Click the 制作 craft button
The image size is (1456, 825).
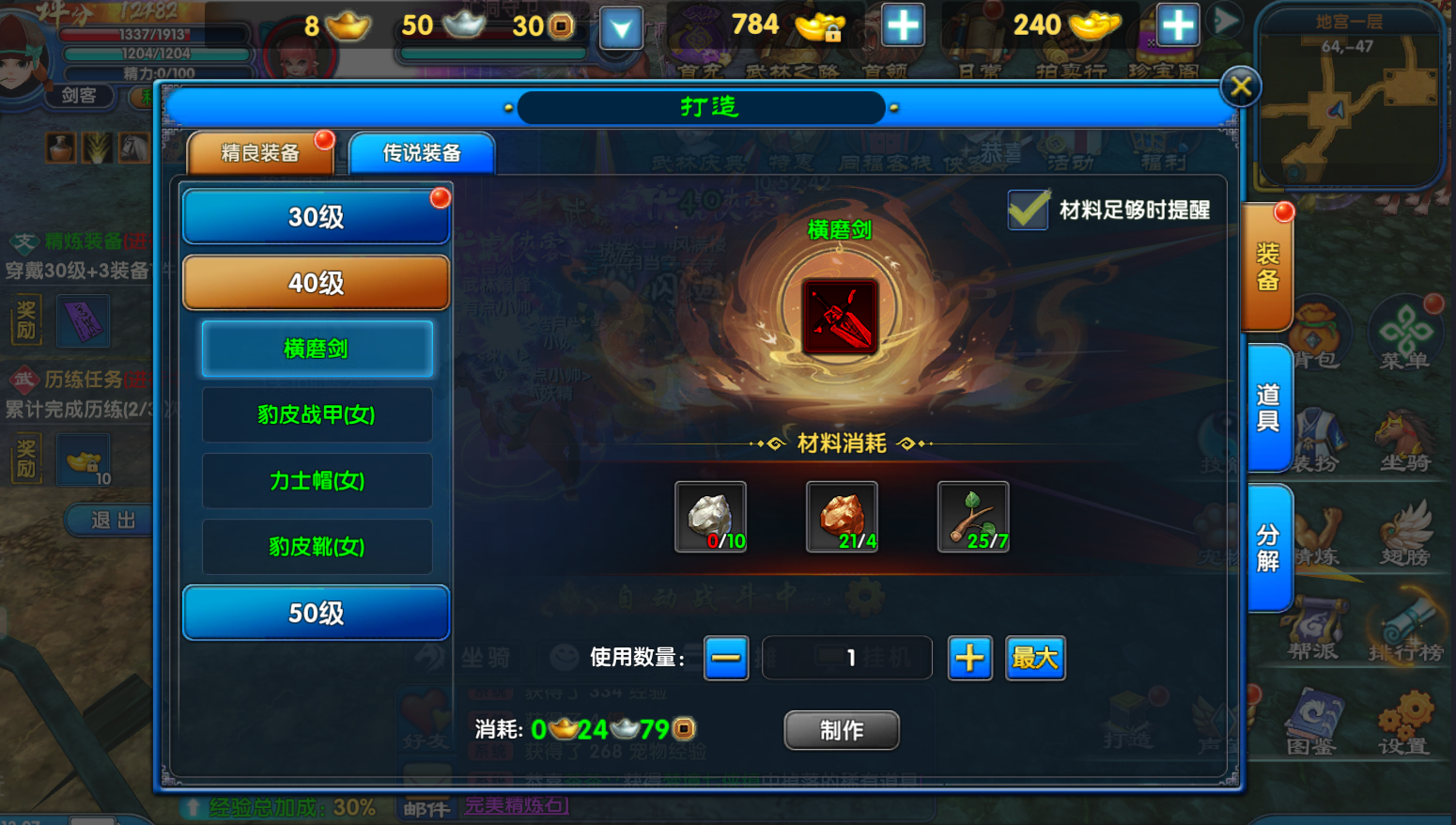click(842, 730)
